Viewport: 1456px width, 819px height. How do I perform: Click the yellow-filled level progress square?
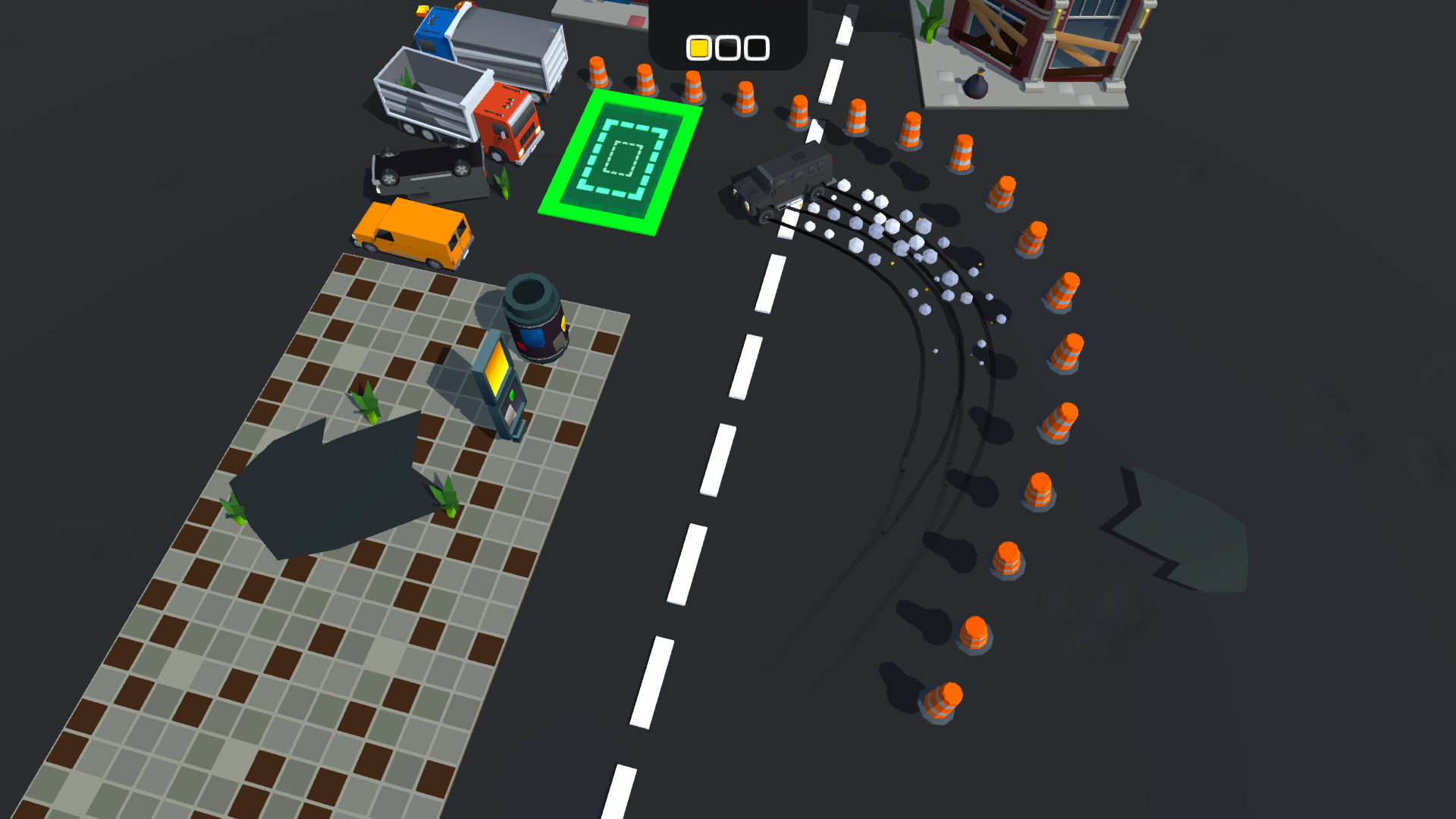[700, 47]
